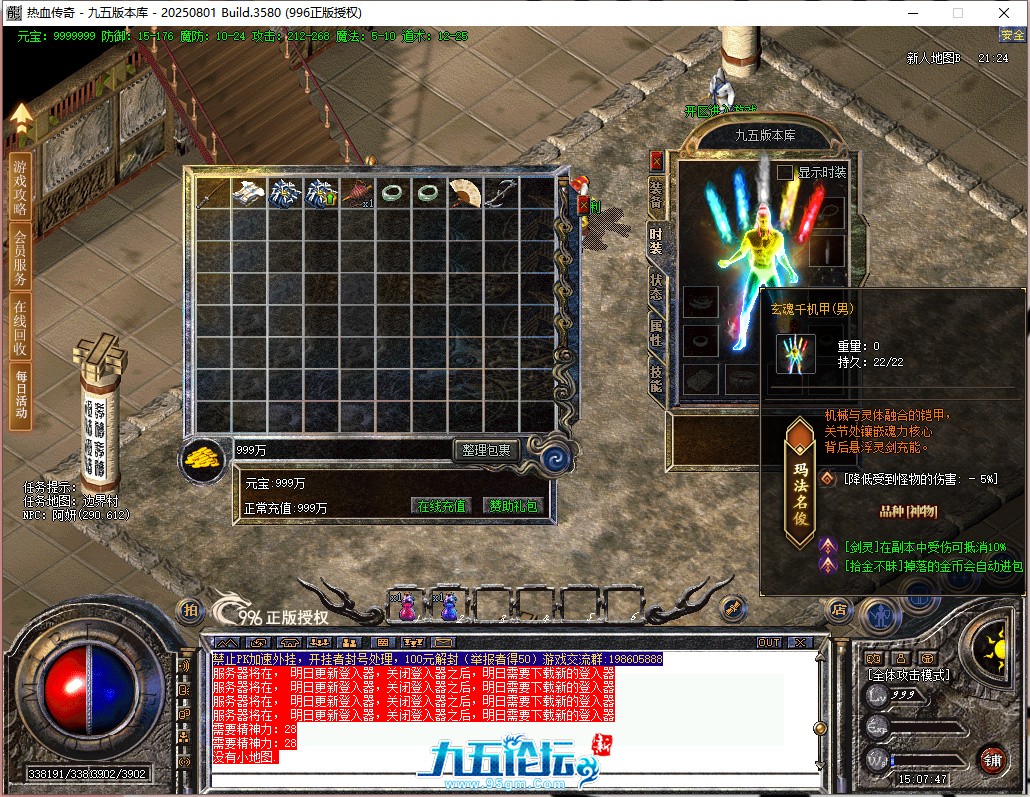The image size is (1030, 797).
Task: Open the 每日活动 side menu
Action: (x=20, y=396)
